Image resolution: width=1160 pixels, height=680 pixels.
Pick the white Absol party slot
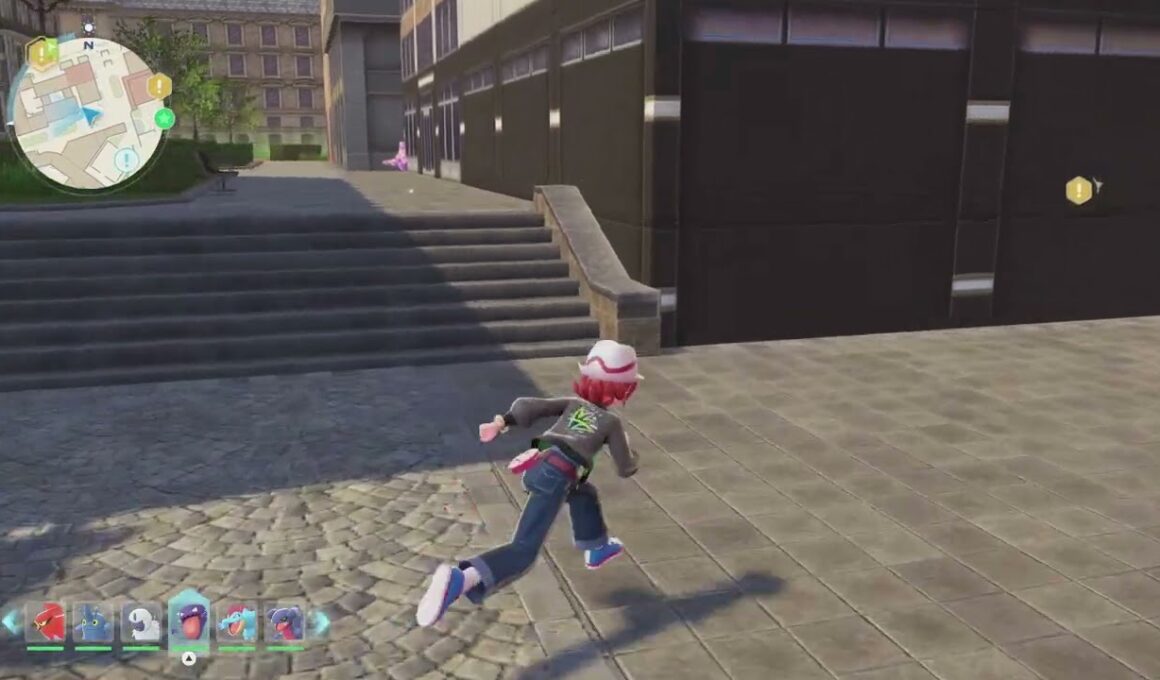click(141, 623)
